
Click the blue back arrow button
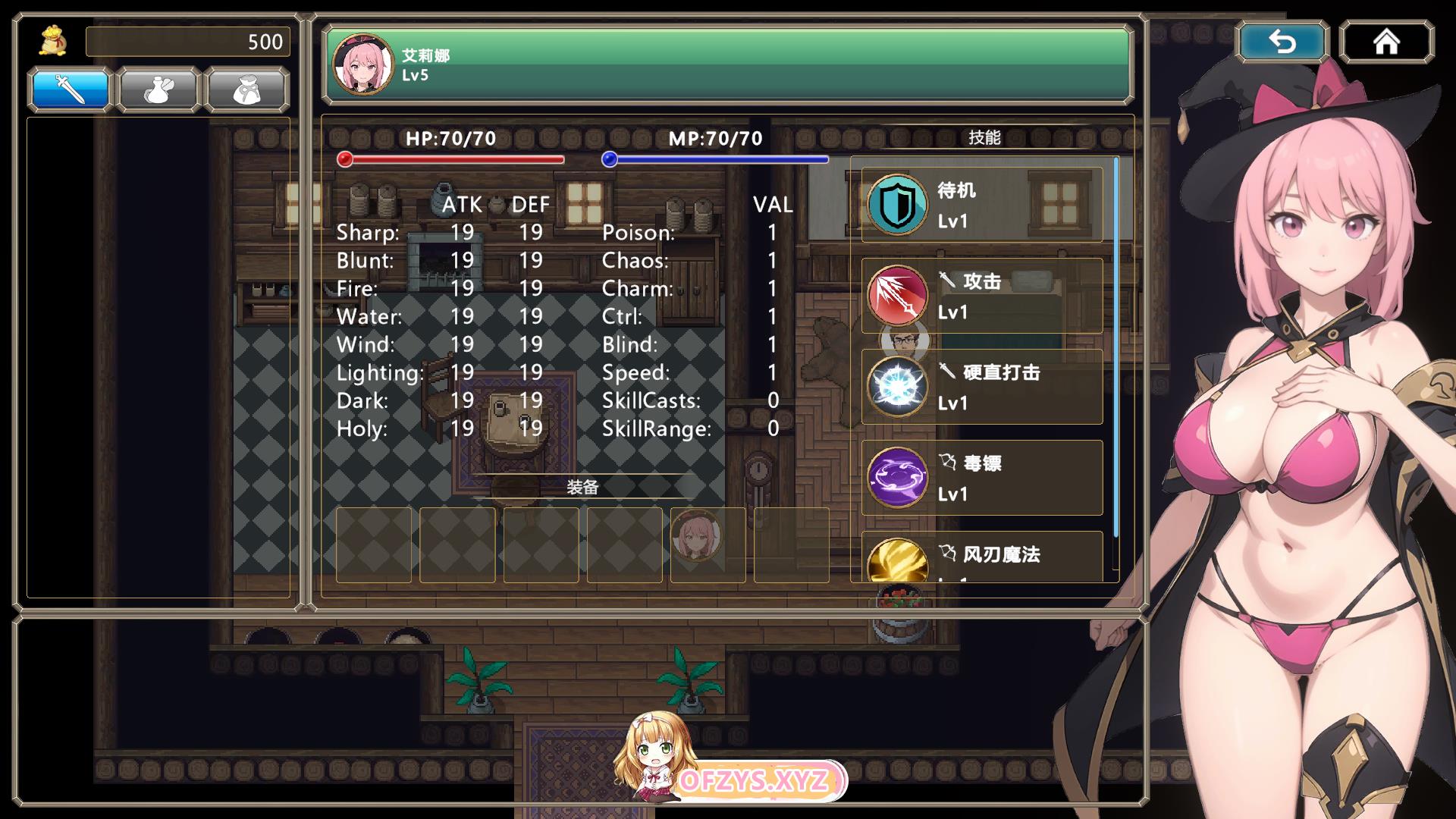pyautogui.click(x=1282, y=42)
